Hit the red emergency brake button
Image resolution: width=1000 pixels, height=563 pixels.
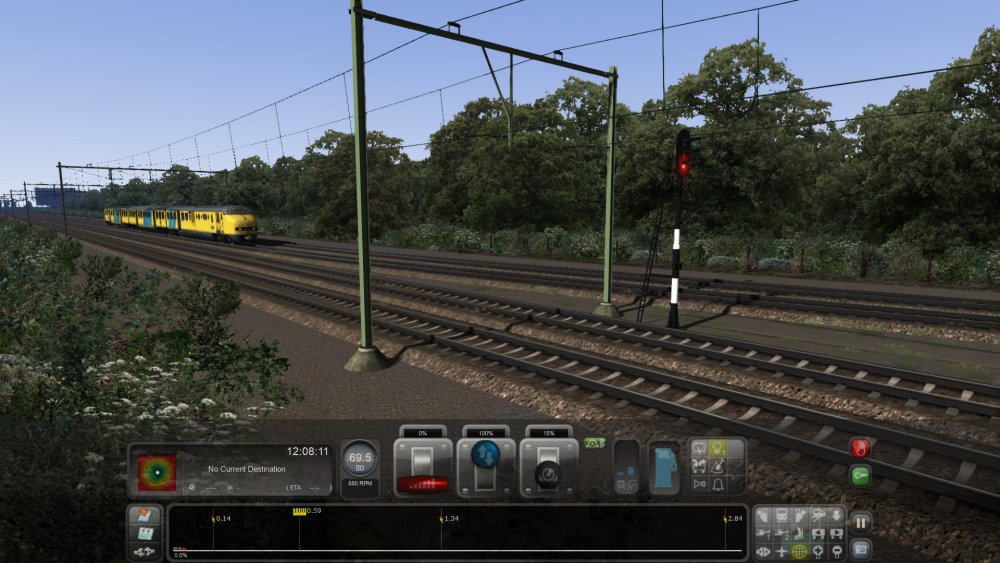click(x=860, y=448)
